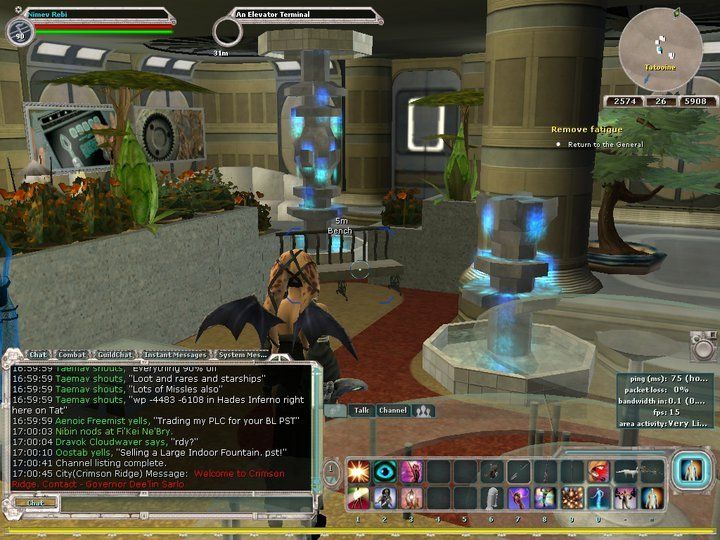This screenshot has width=720, height=540.
Task: Click the large glowing figure button beside toolbar
Action: [x=688, y=471]
